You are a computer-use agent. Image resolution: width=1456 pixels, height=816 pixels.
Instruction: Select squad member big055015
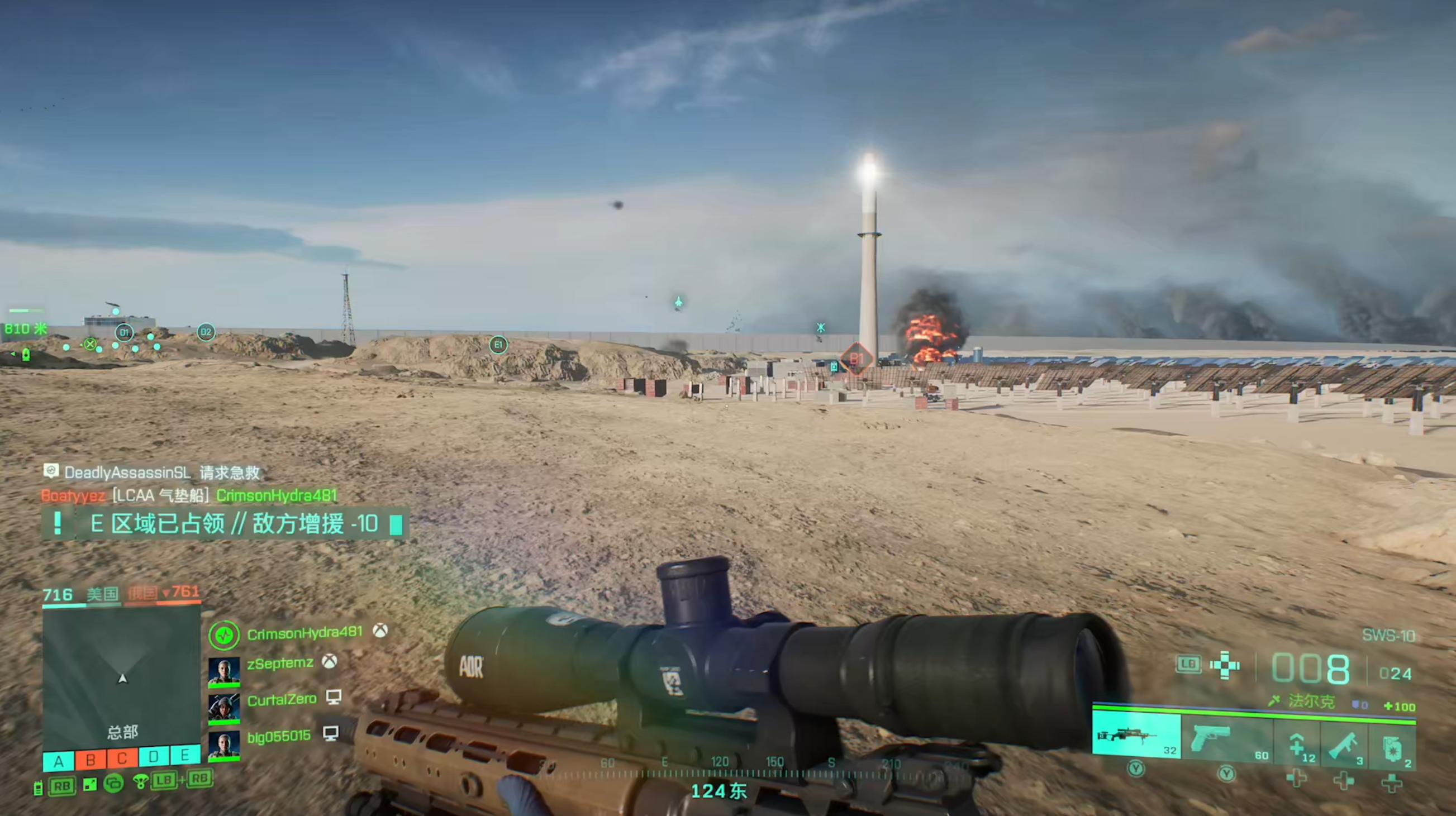point(279,737)
